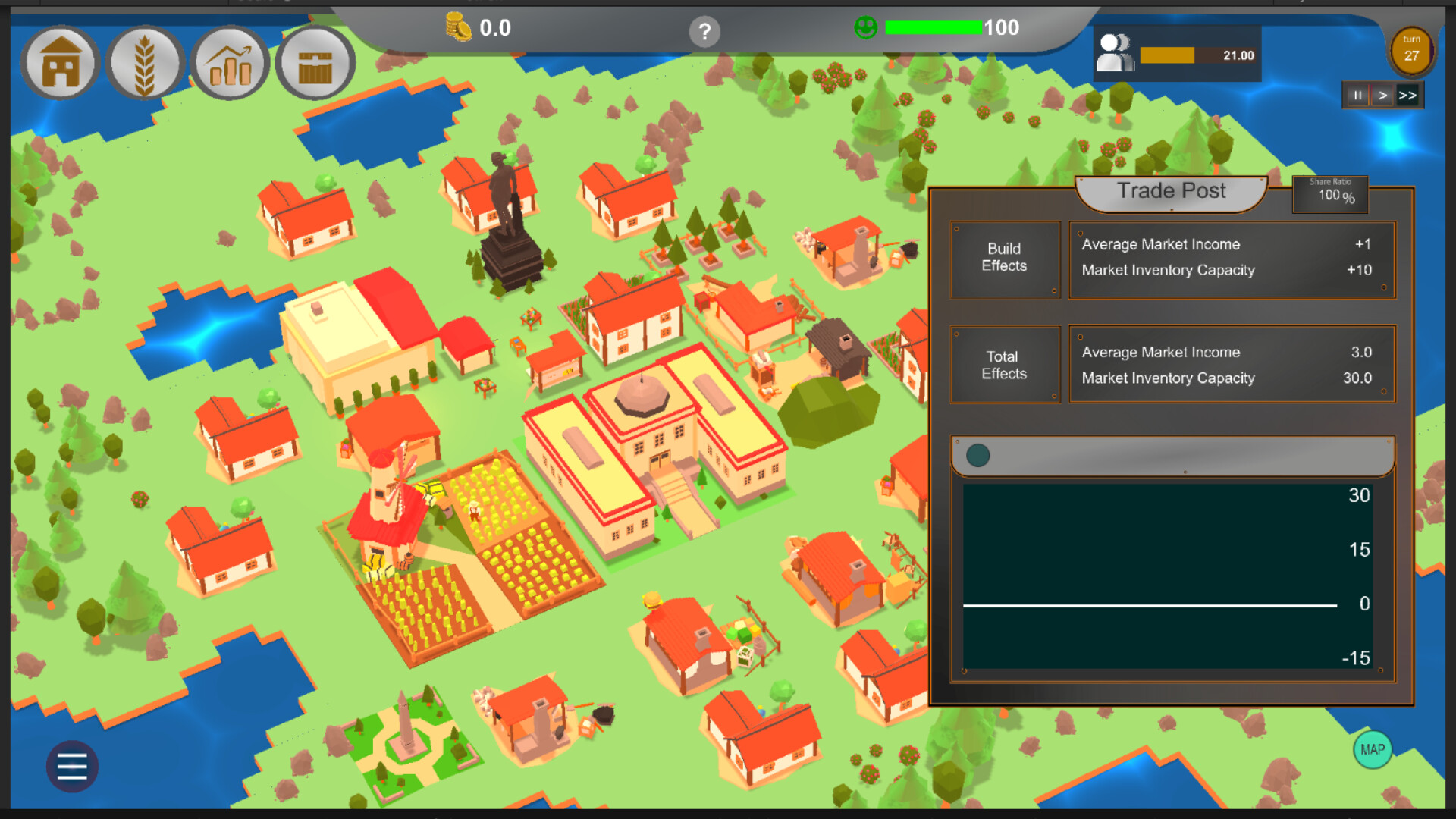Pause the game with the pause control
The image size is (1456, 819).
coord(1357,95)
